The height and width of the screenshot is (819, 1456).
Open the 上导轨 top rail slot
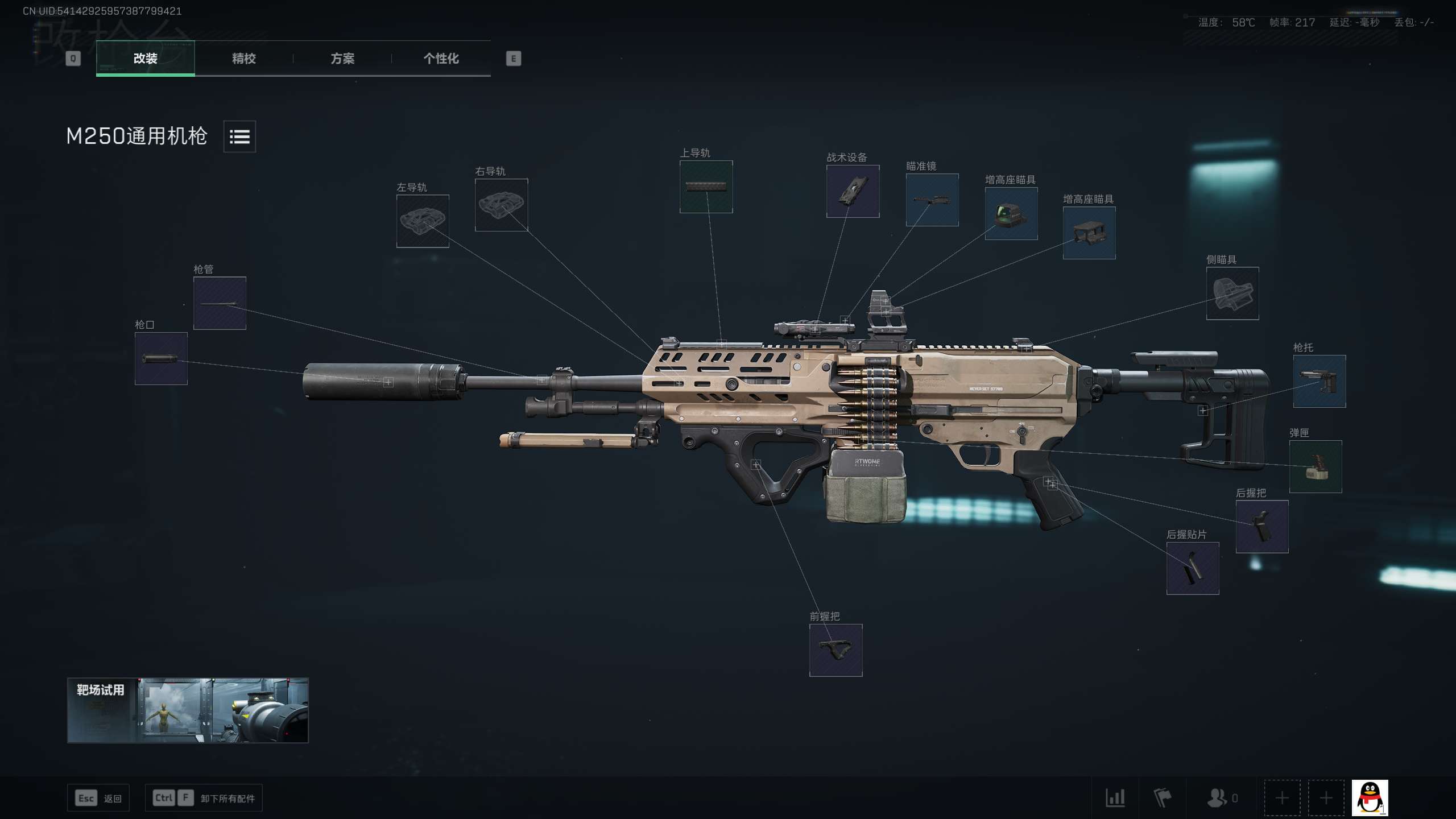(706, 187)
